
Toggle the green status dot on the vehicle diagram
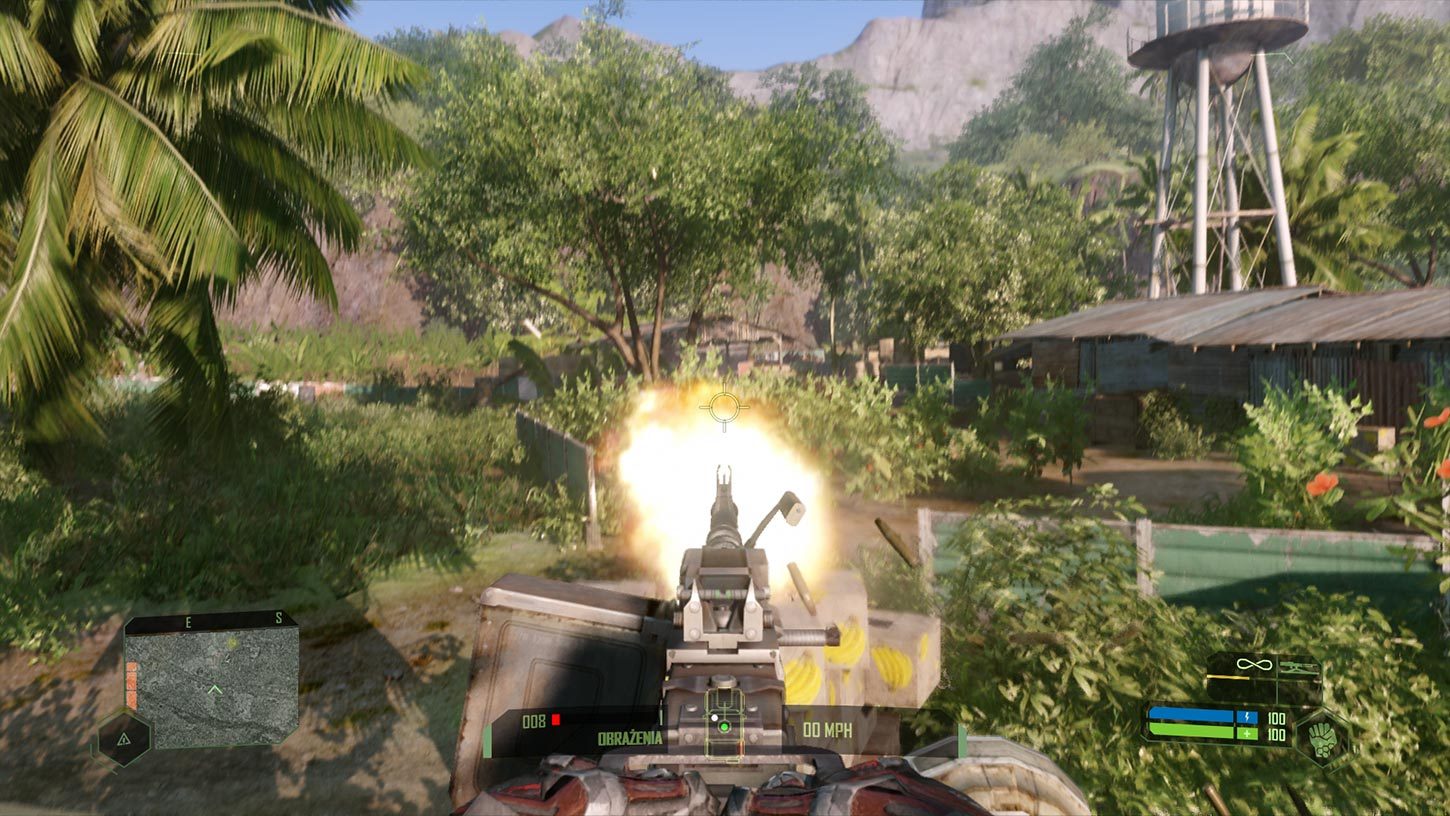point(723,729)
